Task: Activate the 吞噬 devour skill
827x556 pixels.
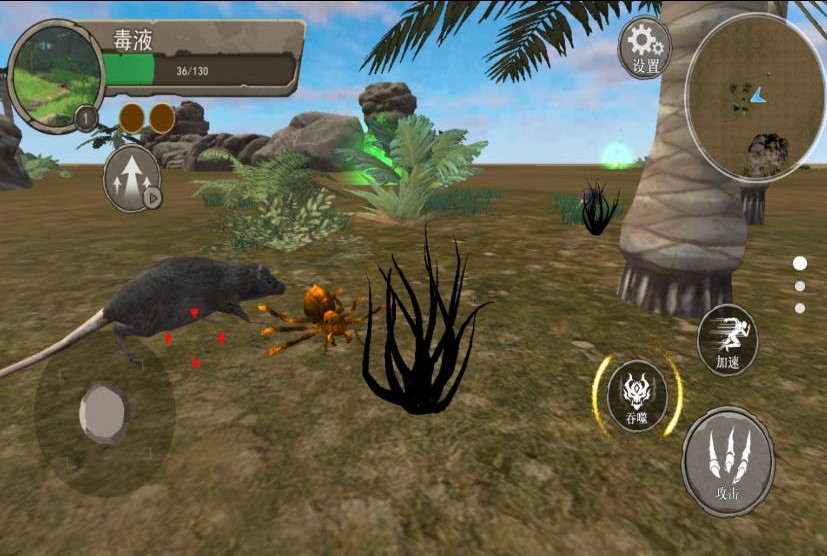Action: click(637, 396)
